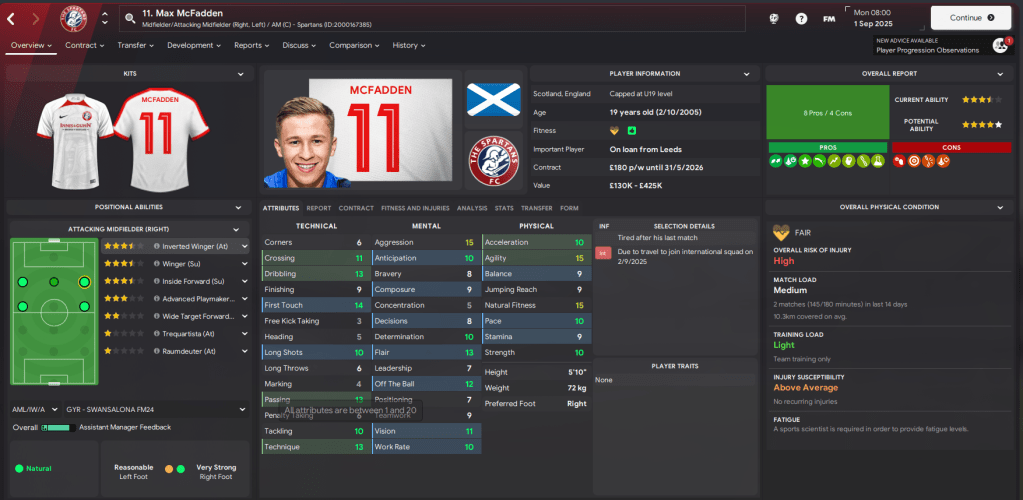The width and height of the screenshot is (1023, 500).
Task: Switch to the Fitness and Injuries tab
Action: 414,208
